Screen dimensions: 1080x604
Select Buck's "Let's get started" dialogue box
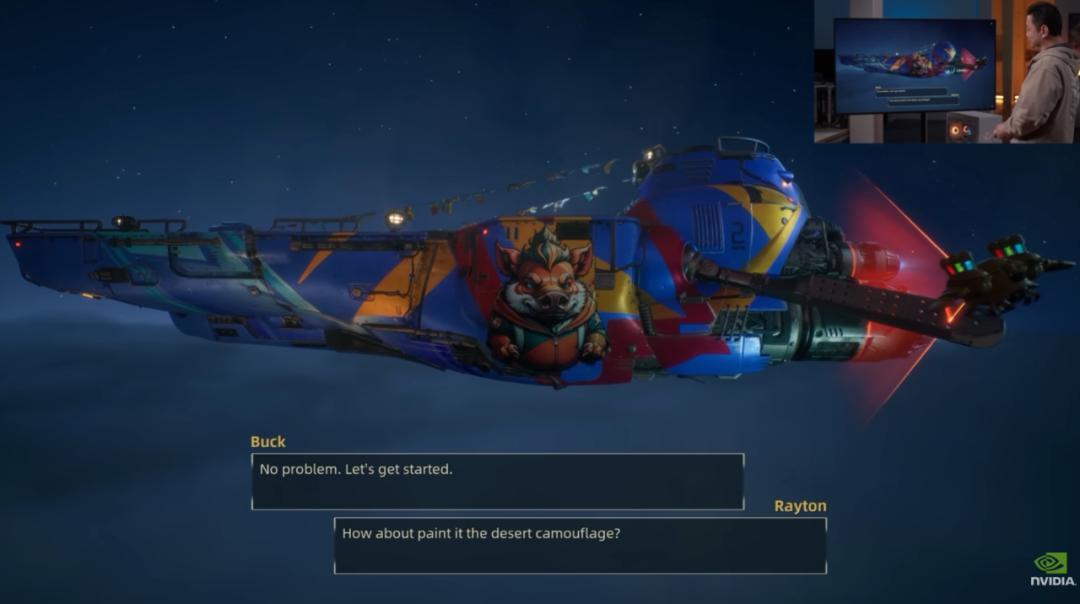pyautogui.click(x=497, y=481)
